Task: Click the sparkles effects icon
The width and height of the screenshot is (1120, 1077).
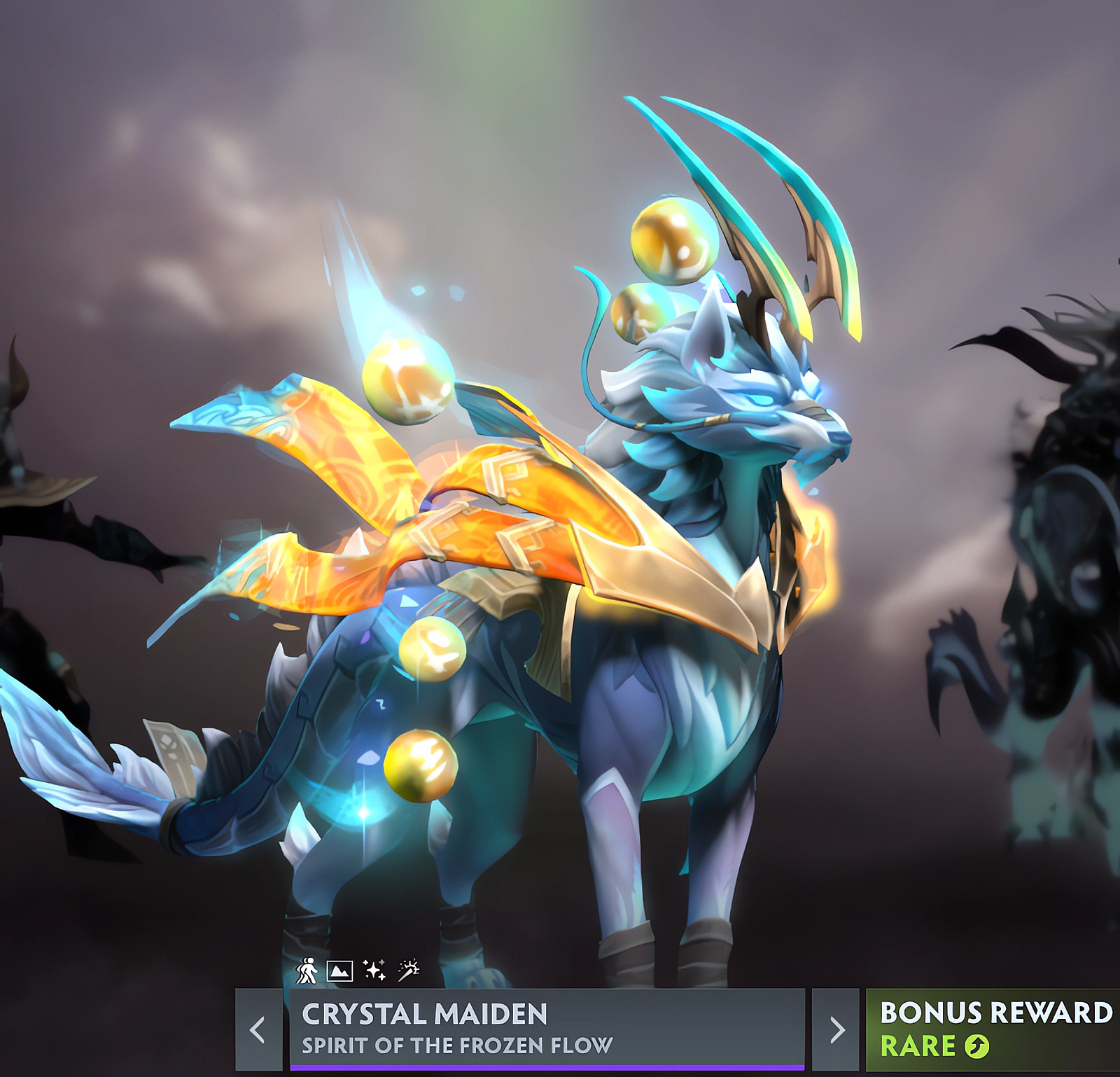Action: (374, 971)
